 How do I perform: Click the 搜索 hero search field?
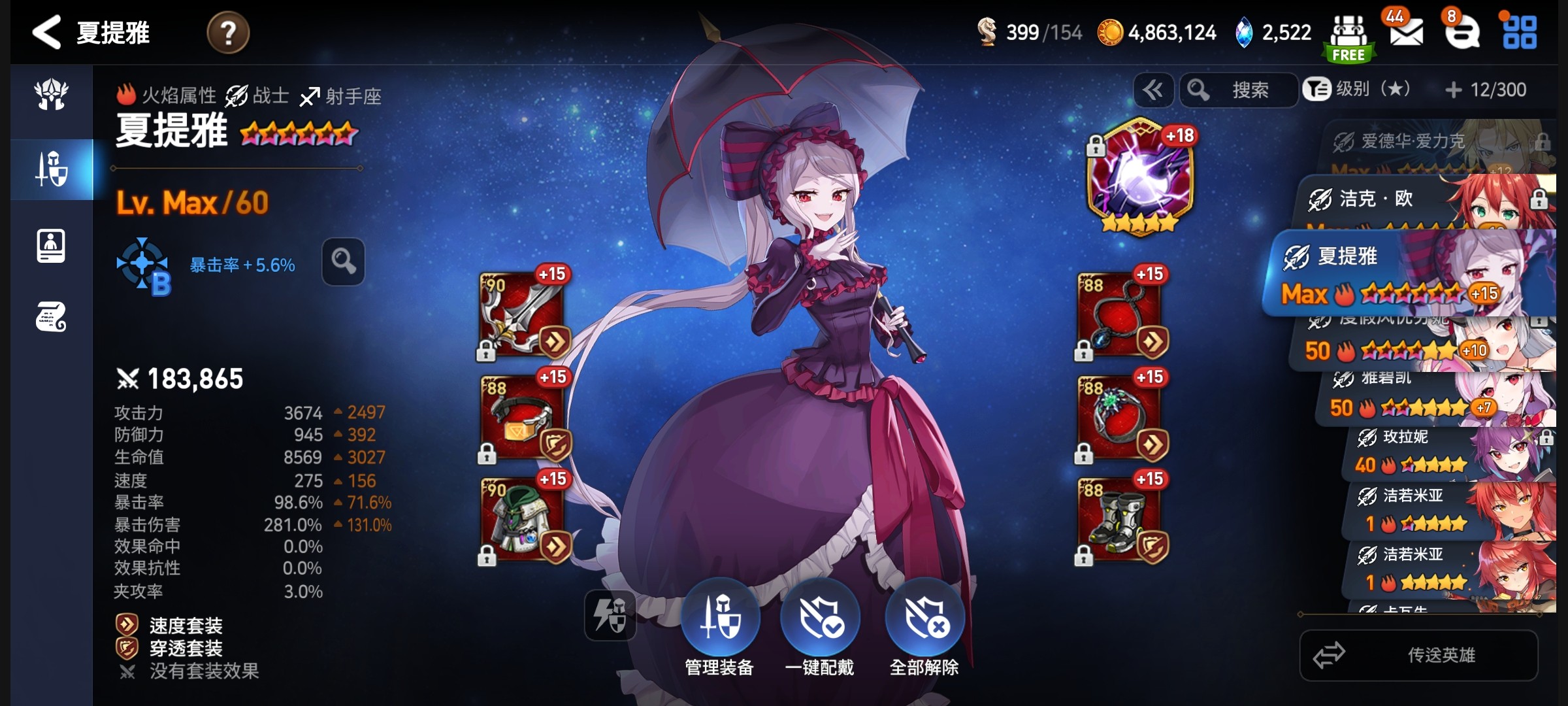coord(1238,90)
